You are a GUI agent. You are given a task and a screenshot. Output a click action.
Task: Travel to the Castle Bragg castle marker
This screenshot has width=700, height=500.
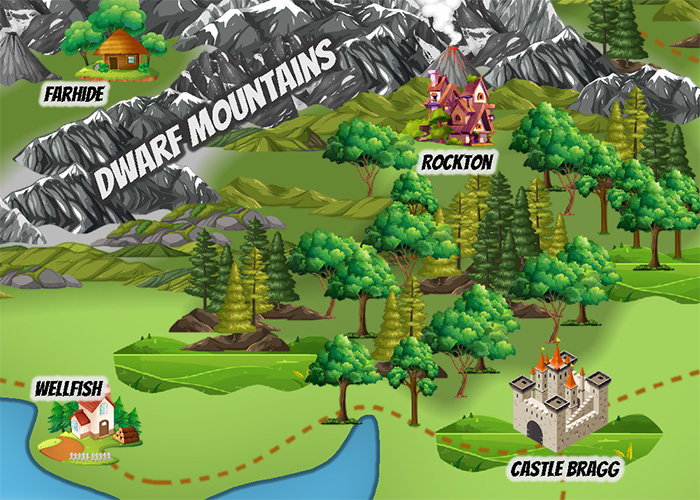[559, 404]
